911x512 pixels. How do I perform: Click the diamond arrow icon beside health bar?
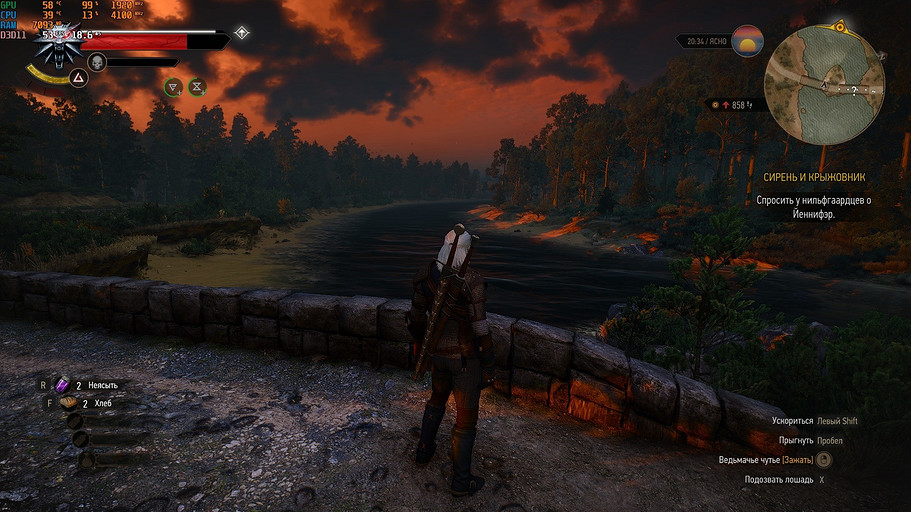pos(241,33)
